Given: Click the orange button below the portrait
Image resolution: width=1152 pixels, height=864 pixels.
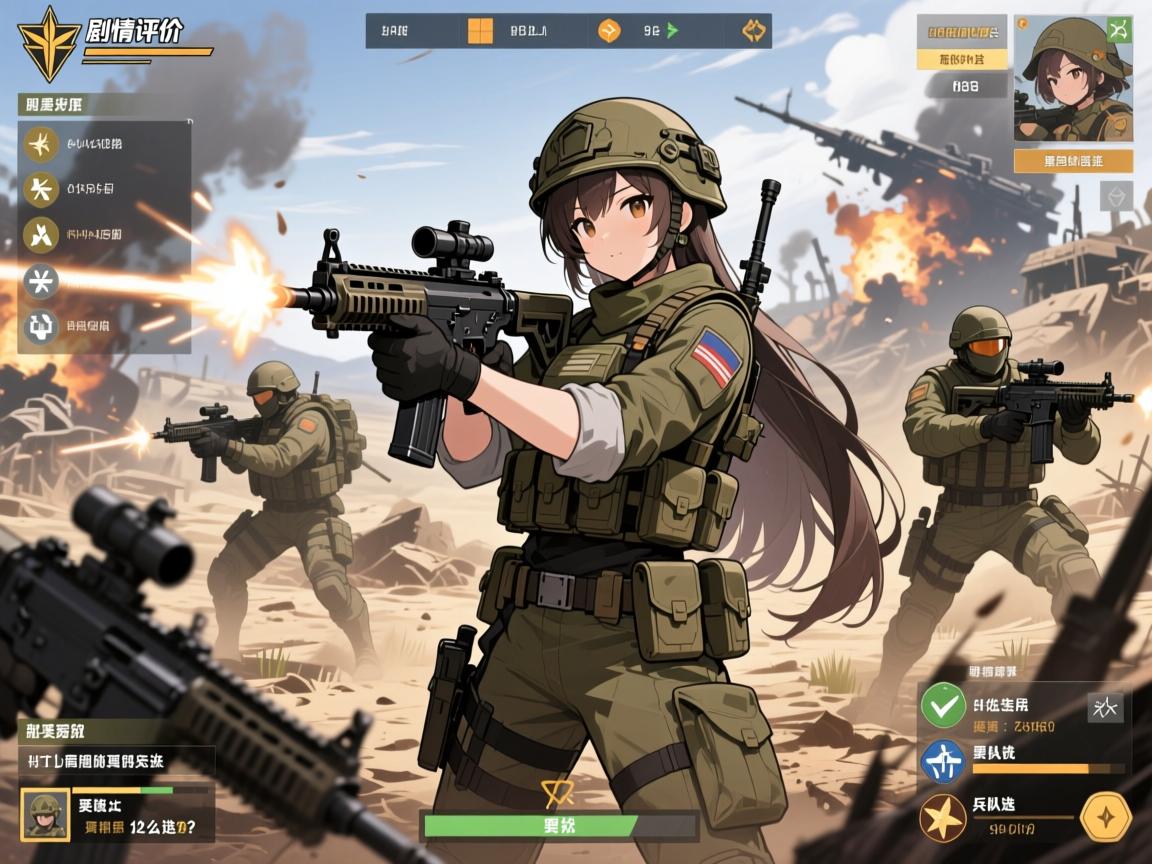Looking at the screenshot, I should pos(1073,161).
